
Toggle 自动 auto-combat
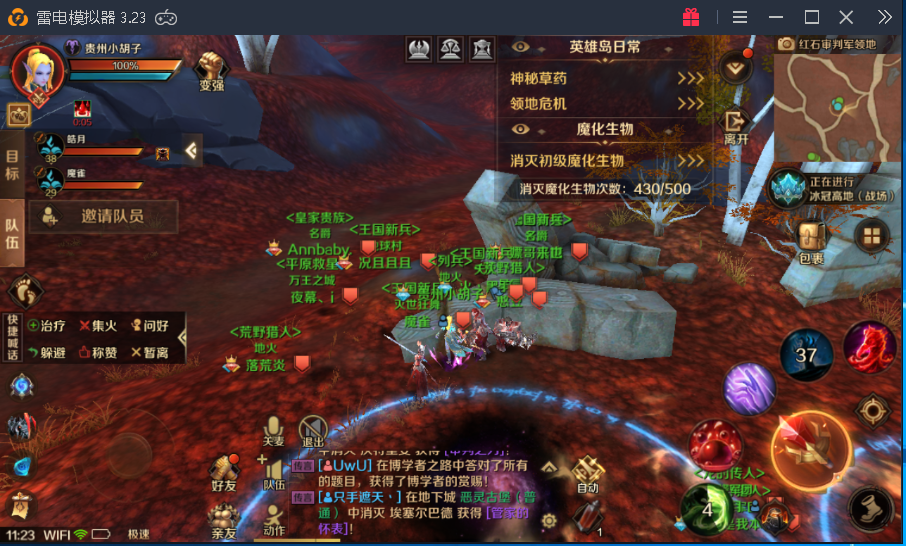click(588, 473)
